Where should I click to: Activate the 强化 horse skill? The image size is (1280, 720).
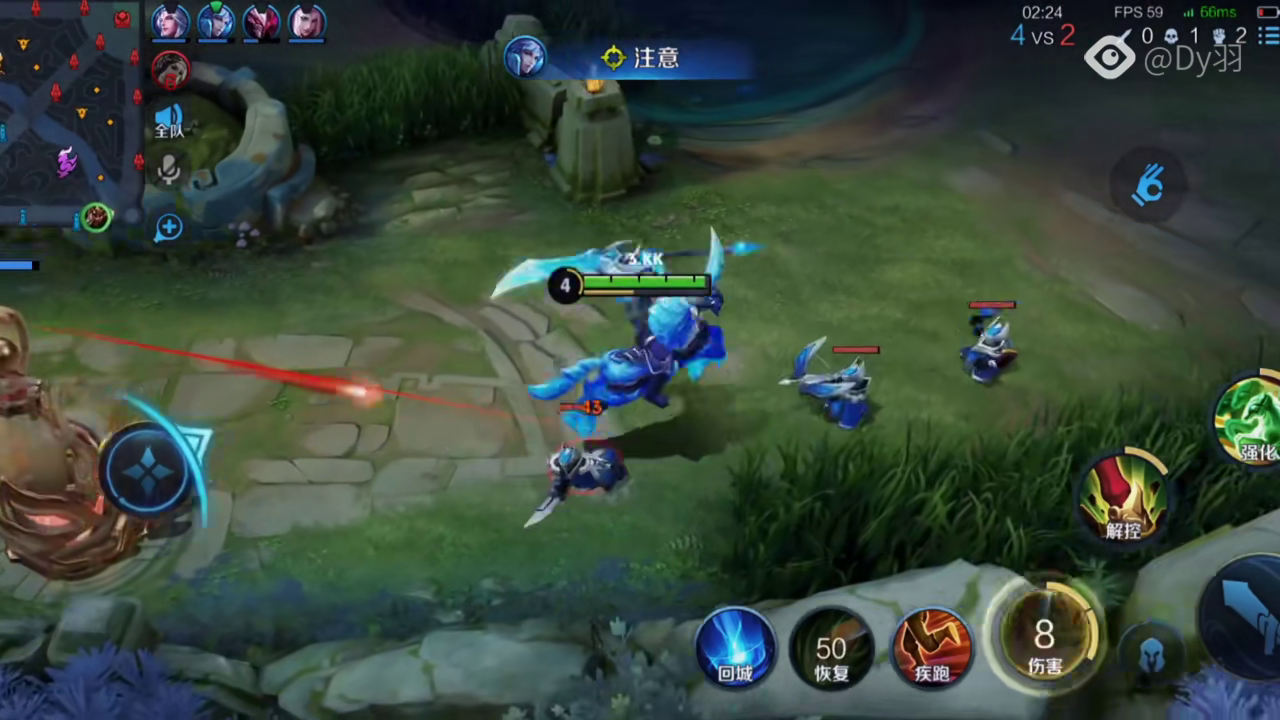[x=1250, y=418]
